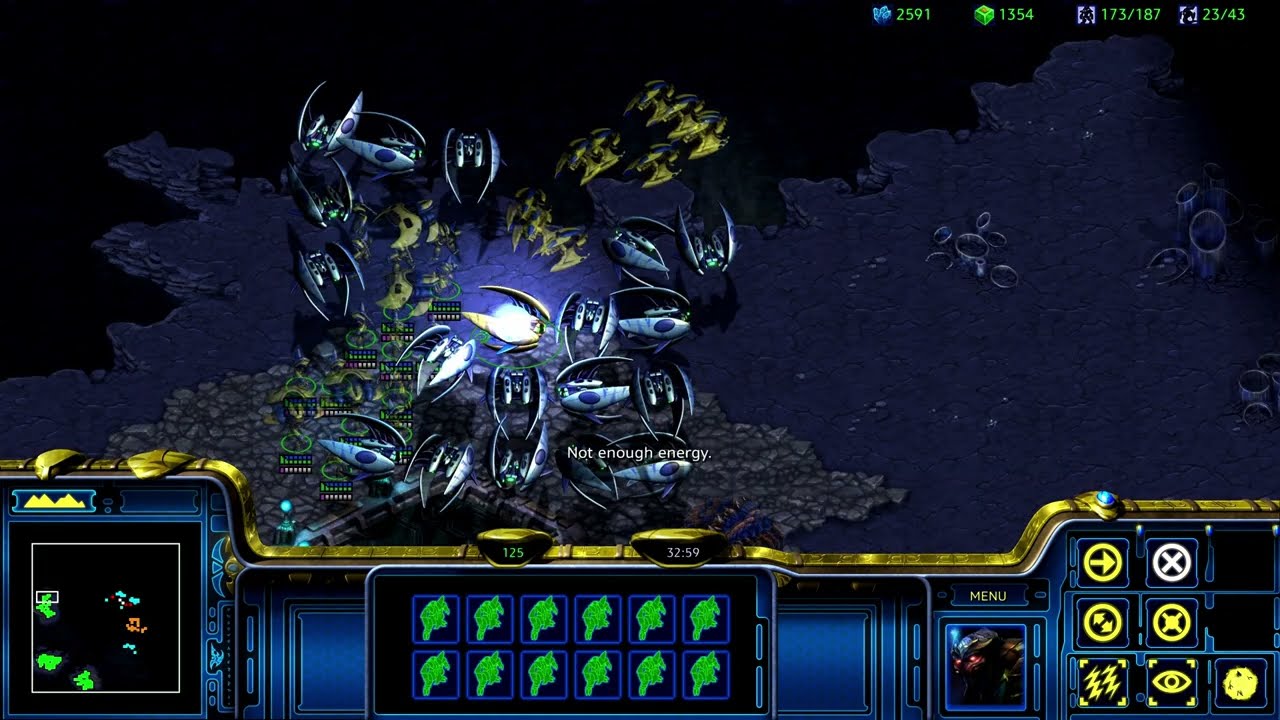Click the Stop command button
The width and height of the screenshot is (1280, 720).
tap(1171, 563)
